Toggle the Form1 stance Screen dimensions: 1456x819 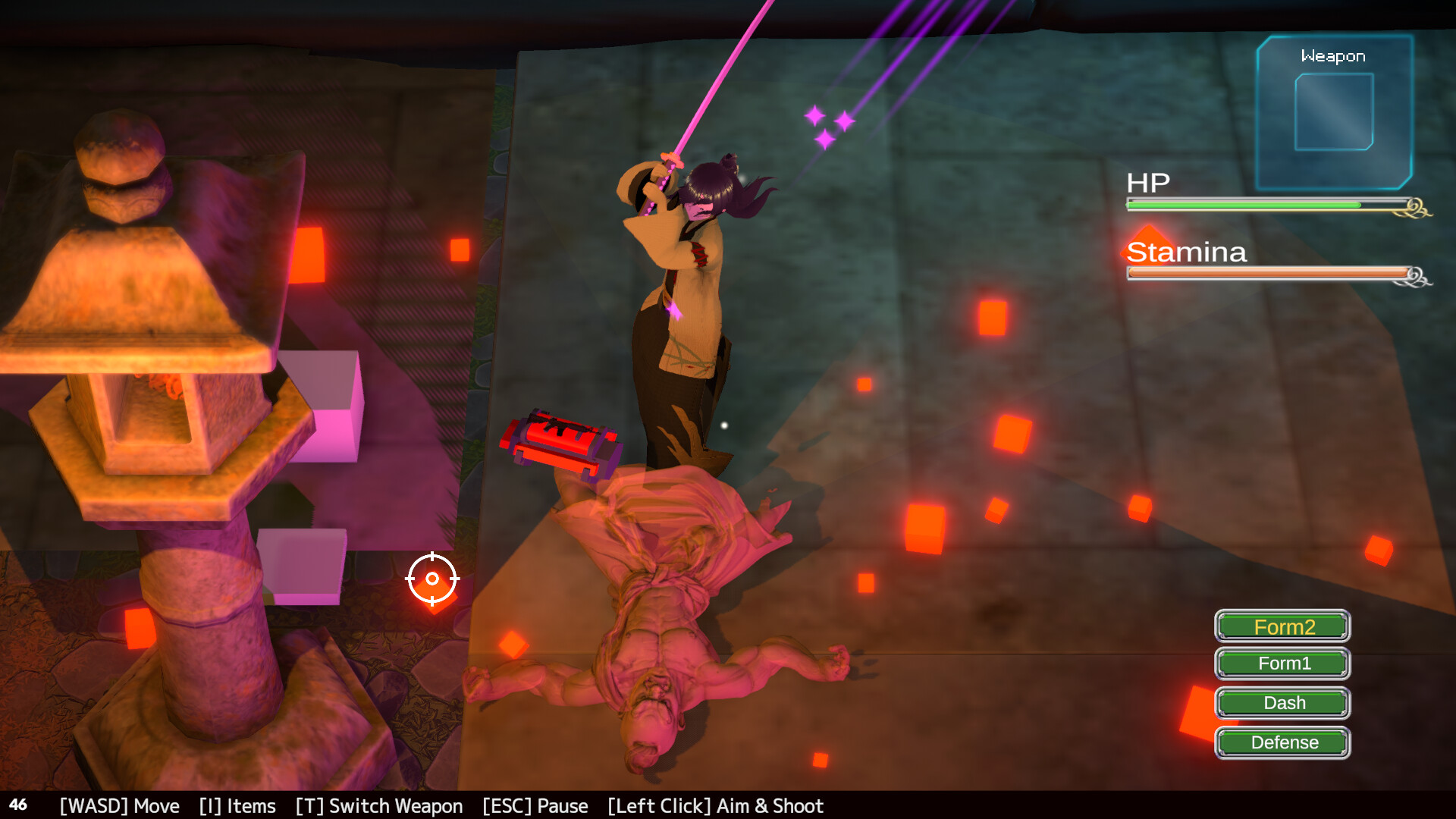click(x=1282, y=664)
